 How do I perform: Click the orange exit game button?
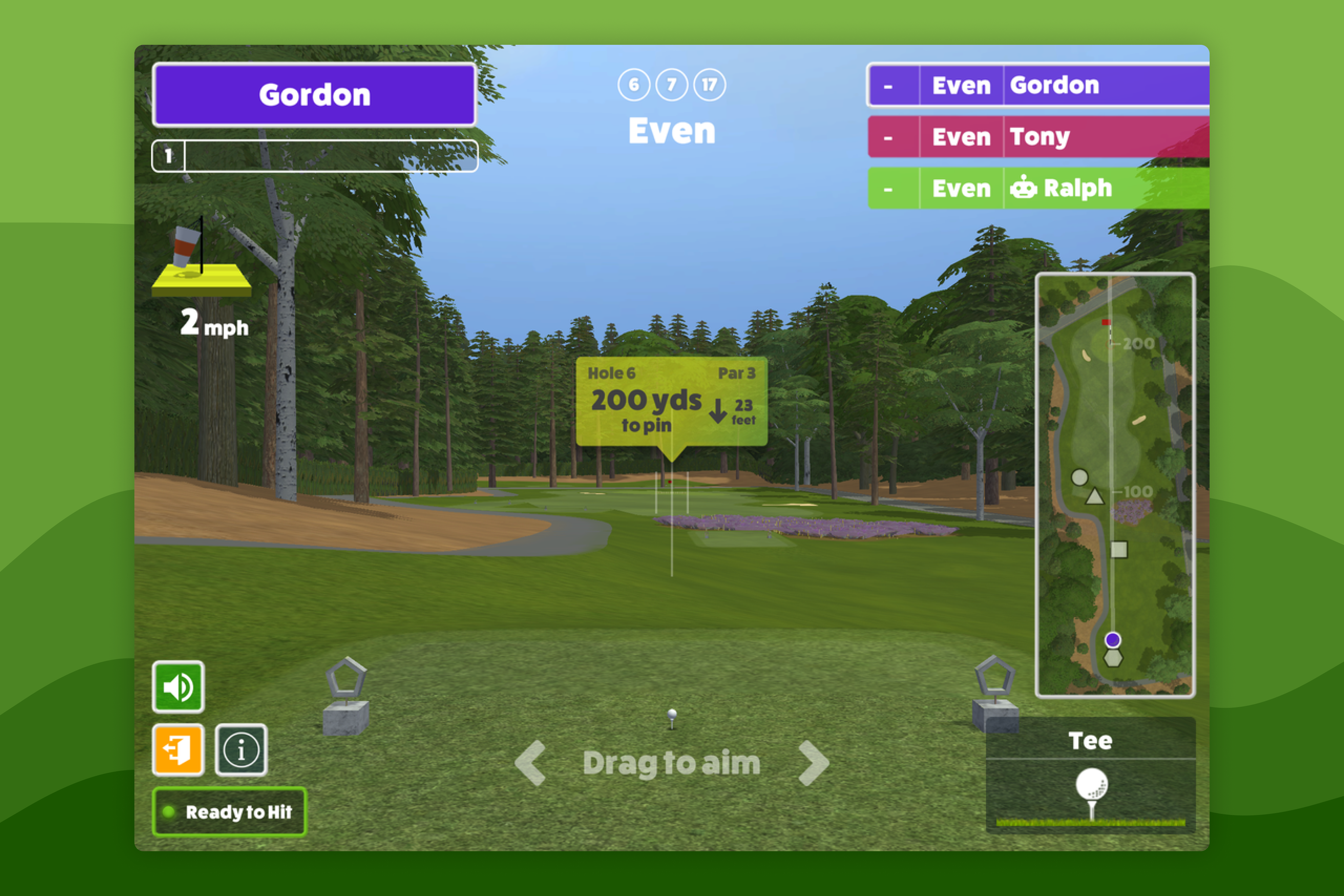click(178, 750)
